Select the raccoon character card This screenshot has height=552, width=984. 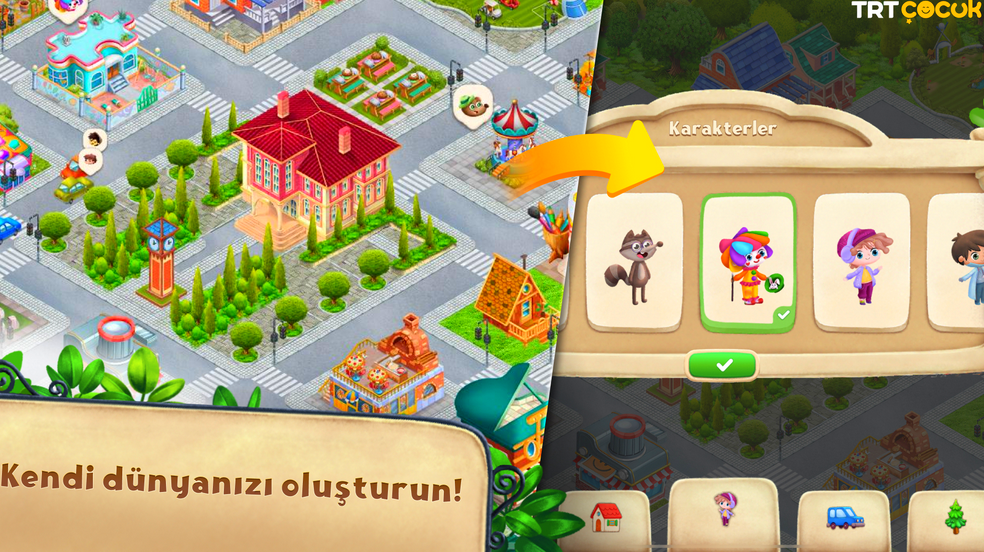pos(634,262)
